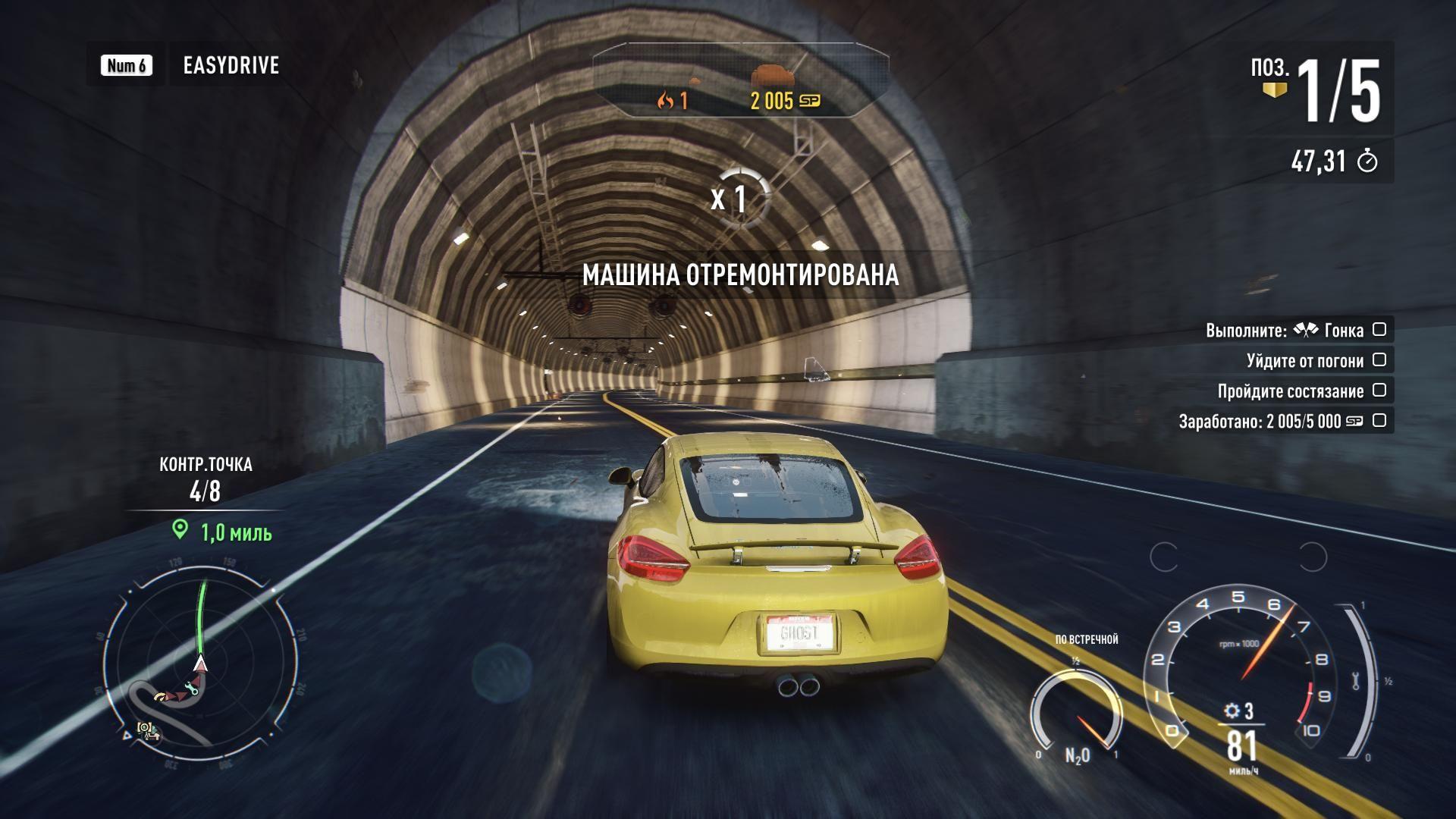Toggle the 'Уйдите от погони' objective checkbox
The width and height of the screenshot is (1456, 819).
[x=1379, y=360]
